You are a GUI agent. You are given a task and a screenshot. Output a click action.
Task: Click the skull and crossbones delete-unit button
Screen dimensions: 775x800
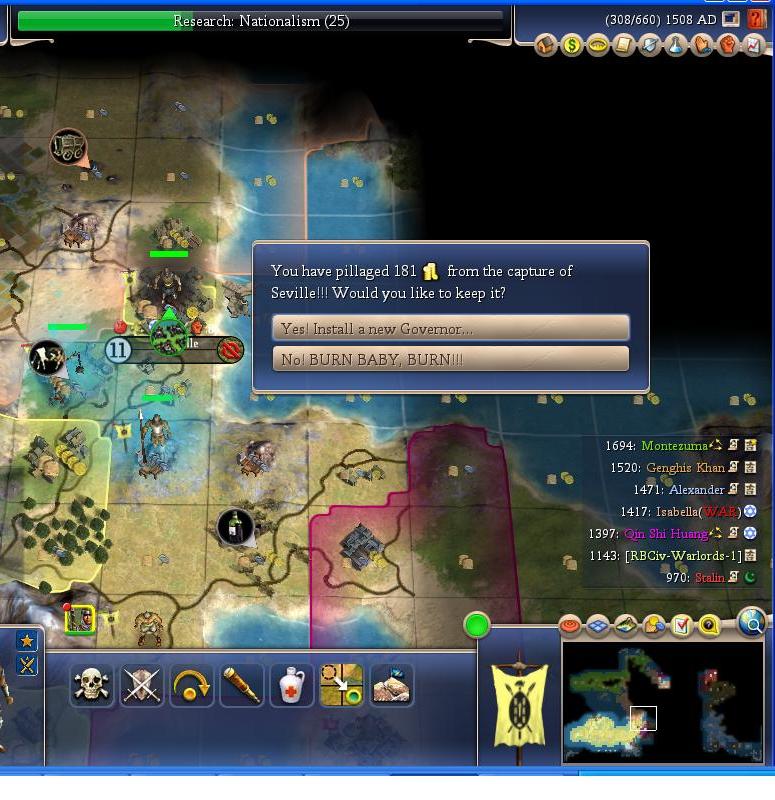coord(91,685)
